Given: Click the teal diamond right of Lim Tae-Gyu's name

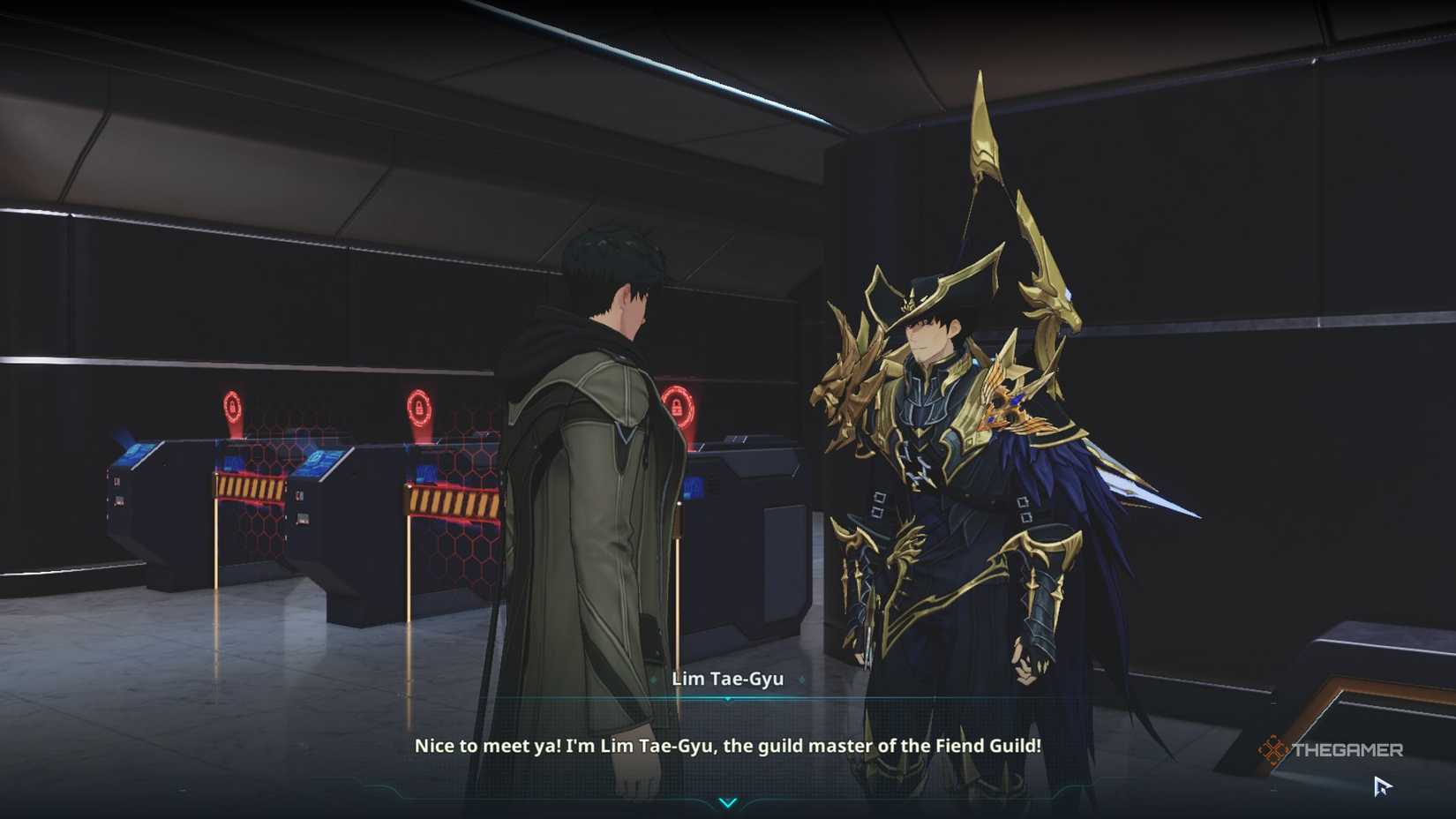Looking at the screenshot, I should 801,679.
